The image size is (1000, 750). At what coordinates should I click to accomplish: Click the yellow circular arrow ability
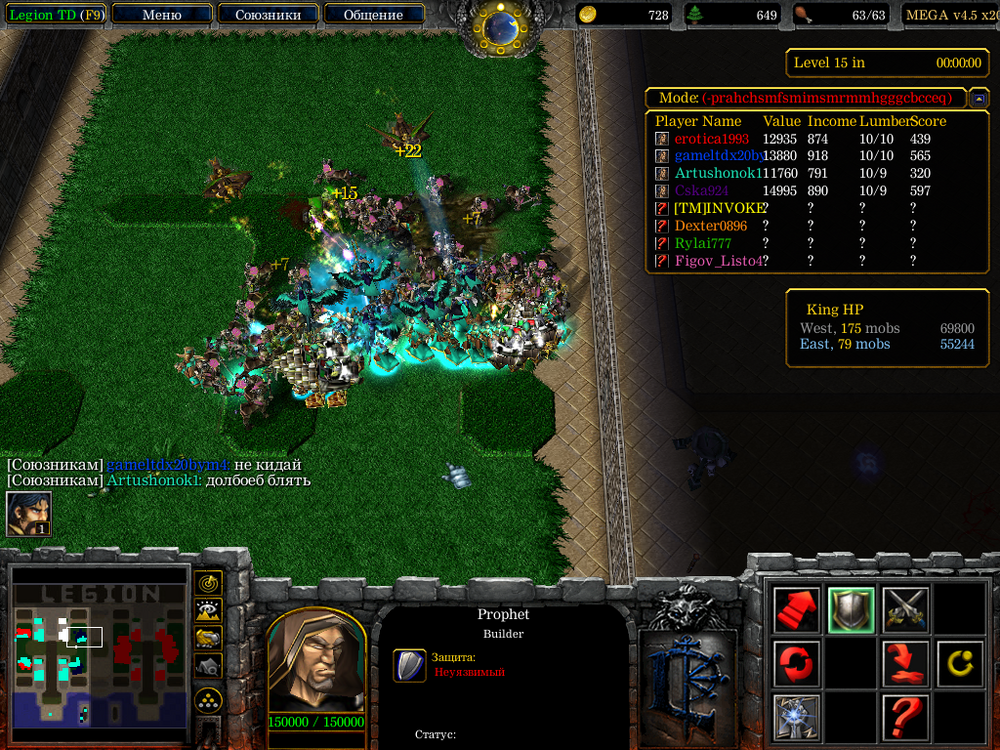959,663
